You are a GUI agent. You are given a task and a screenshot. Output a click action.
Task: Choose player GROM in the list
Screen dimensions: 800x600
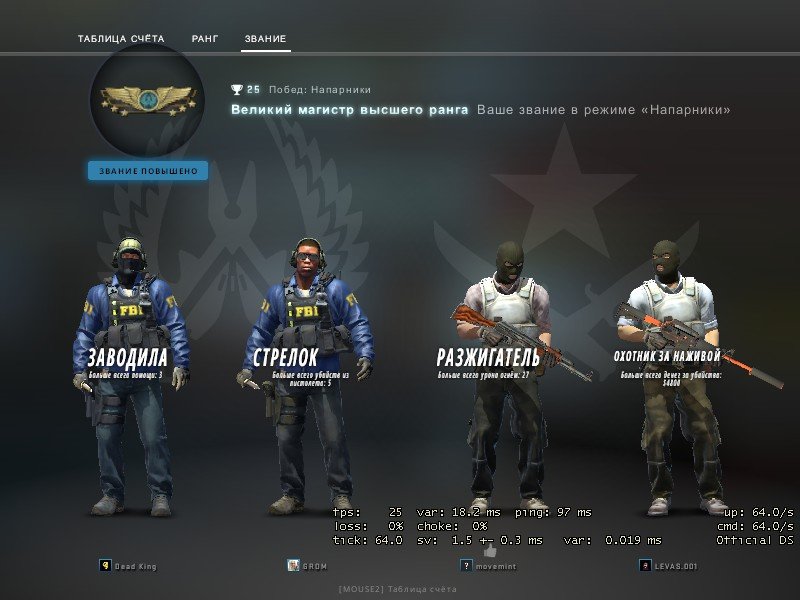click(x=316, y=565)
